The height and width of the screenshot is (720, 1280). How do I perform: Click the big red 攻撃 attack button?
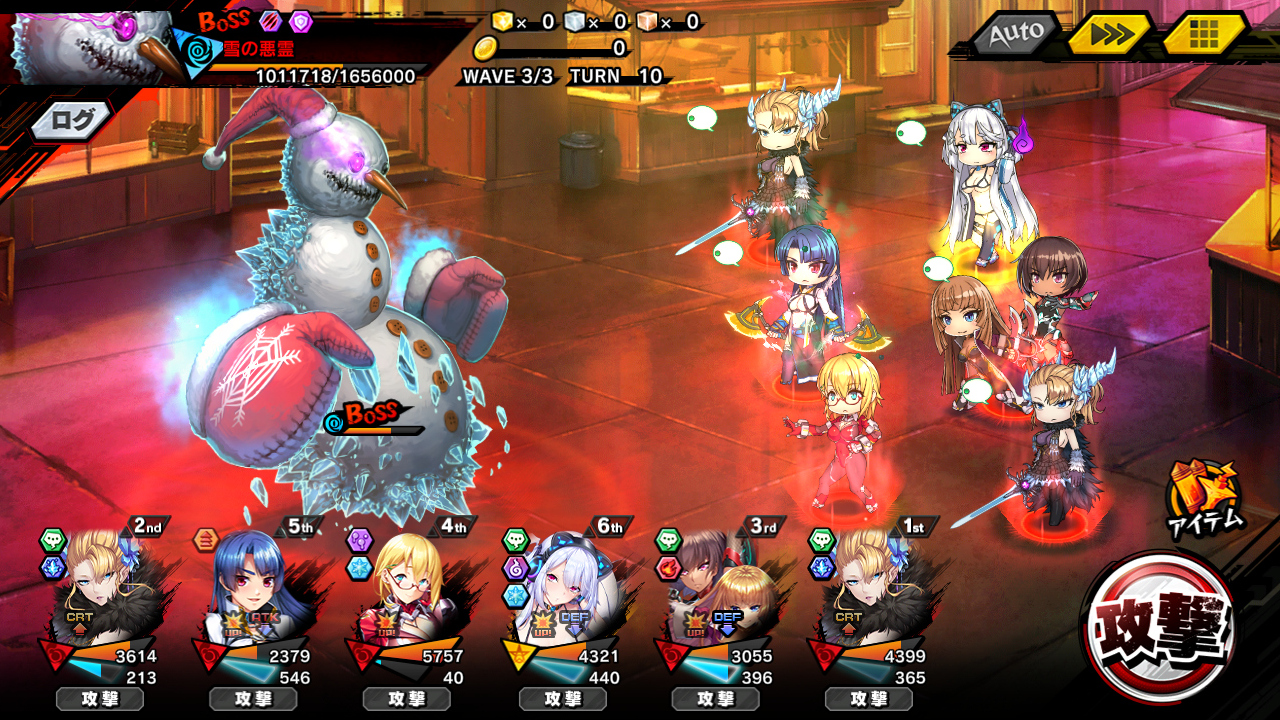coord(1161,626)
